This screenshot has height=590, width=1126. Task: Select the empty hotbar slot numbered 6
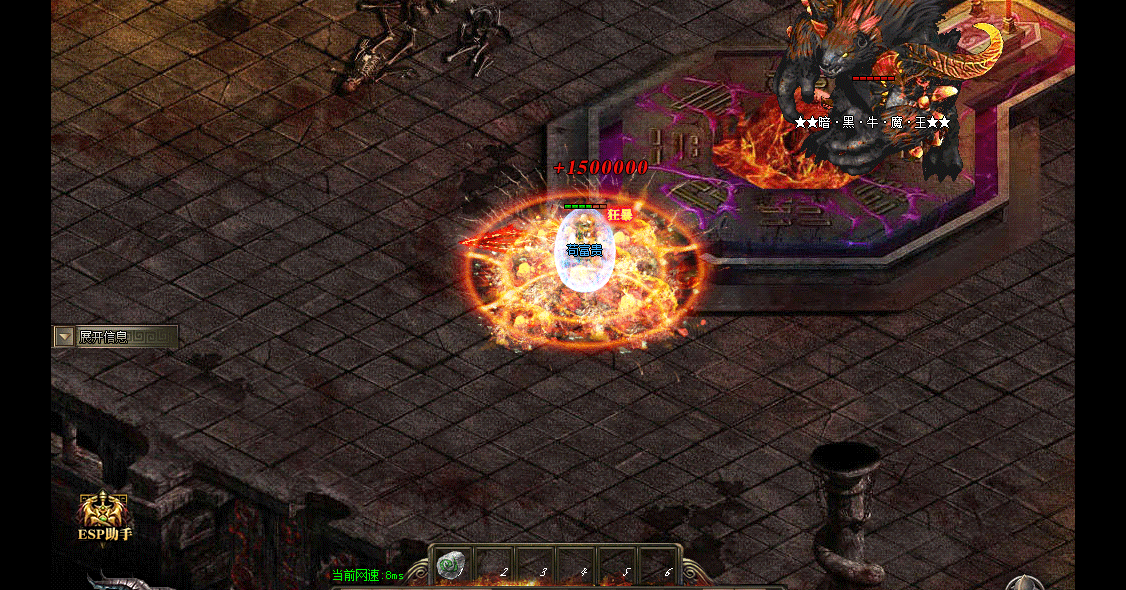pos(658,566)
